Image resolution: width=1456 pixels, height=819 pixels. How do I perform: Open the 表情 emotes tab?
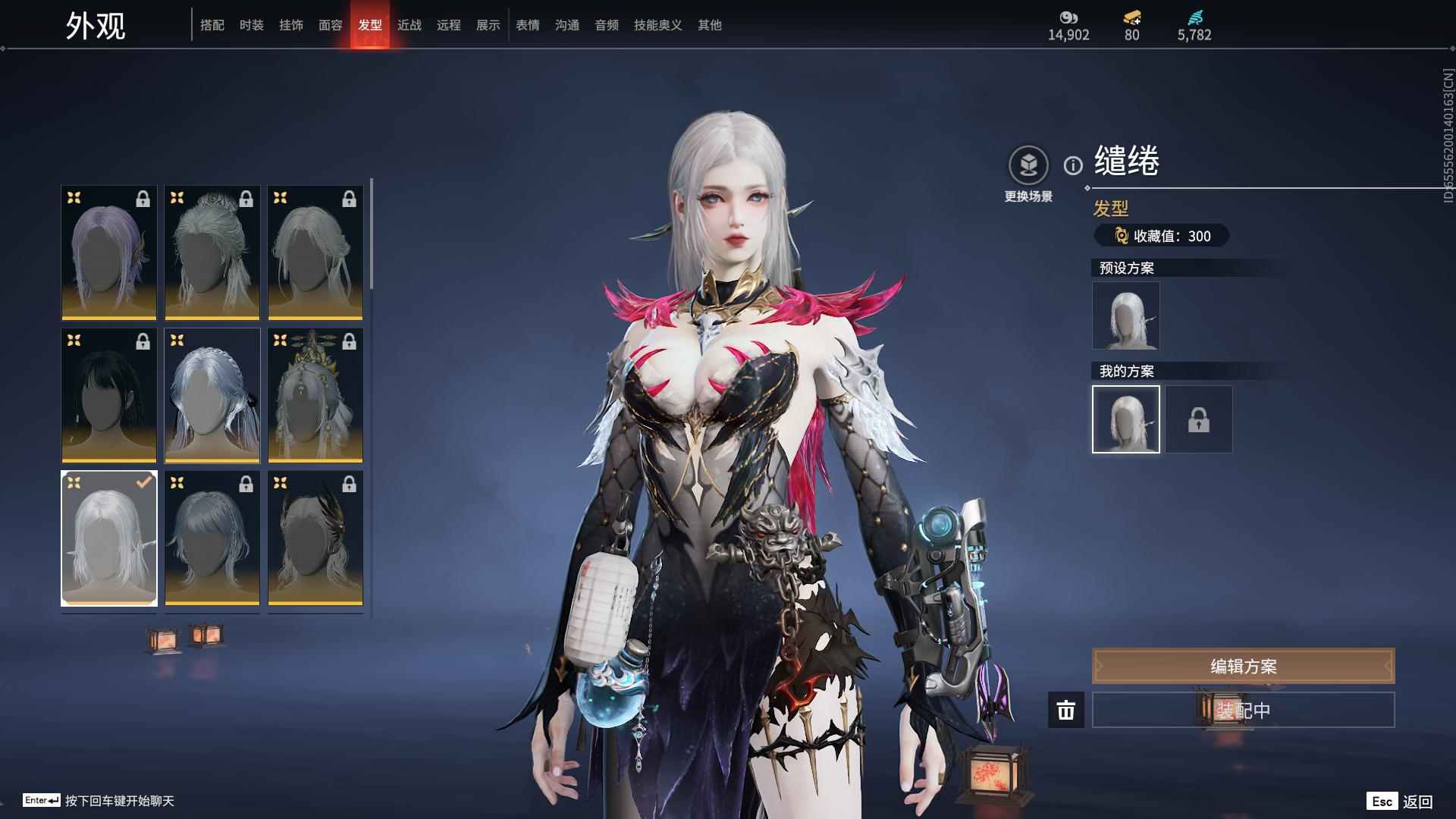point(528,25)
